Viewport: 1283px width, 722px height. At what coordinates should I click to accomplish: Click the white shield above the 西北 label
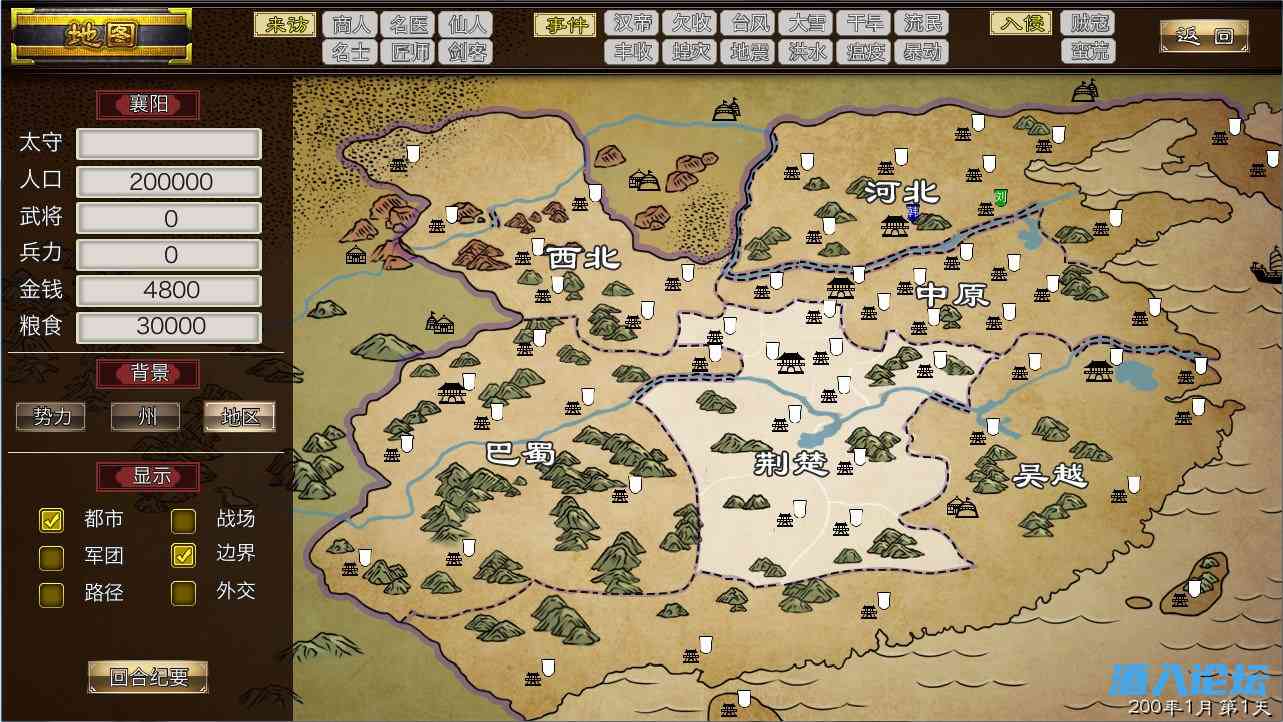point(595,191)
